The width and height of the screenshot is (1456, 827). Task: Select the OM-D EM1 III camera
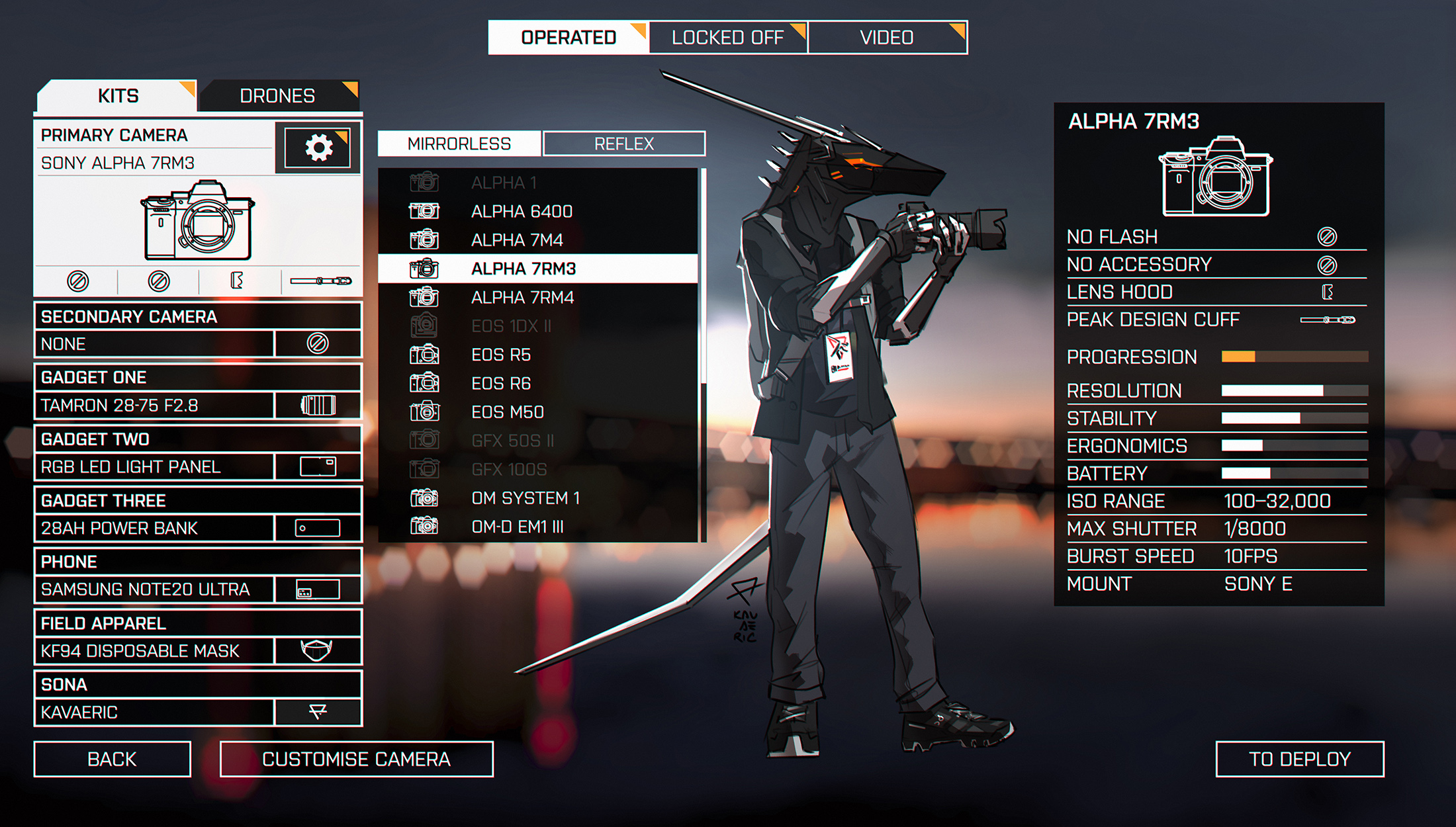[518, 527]
